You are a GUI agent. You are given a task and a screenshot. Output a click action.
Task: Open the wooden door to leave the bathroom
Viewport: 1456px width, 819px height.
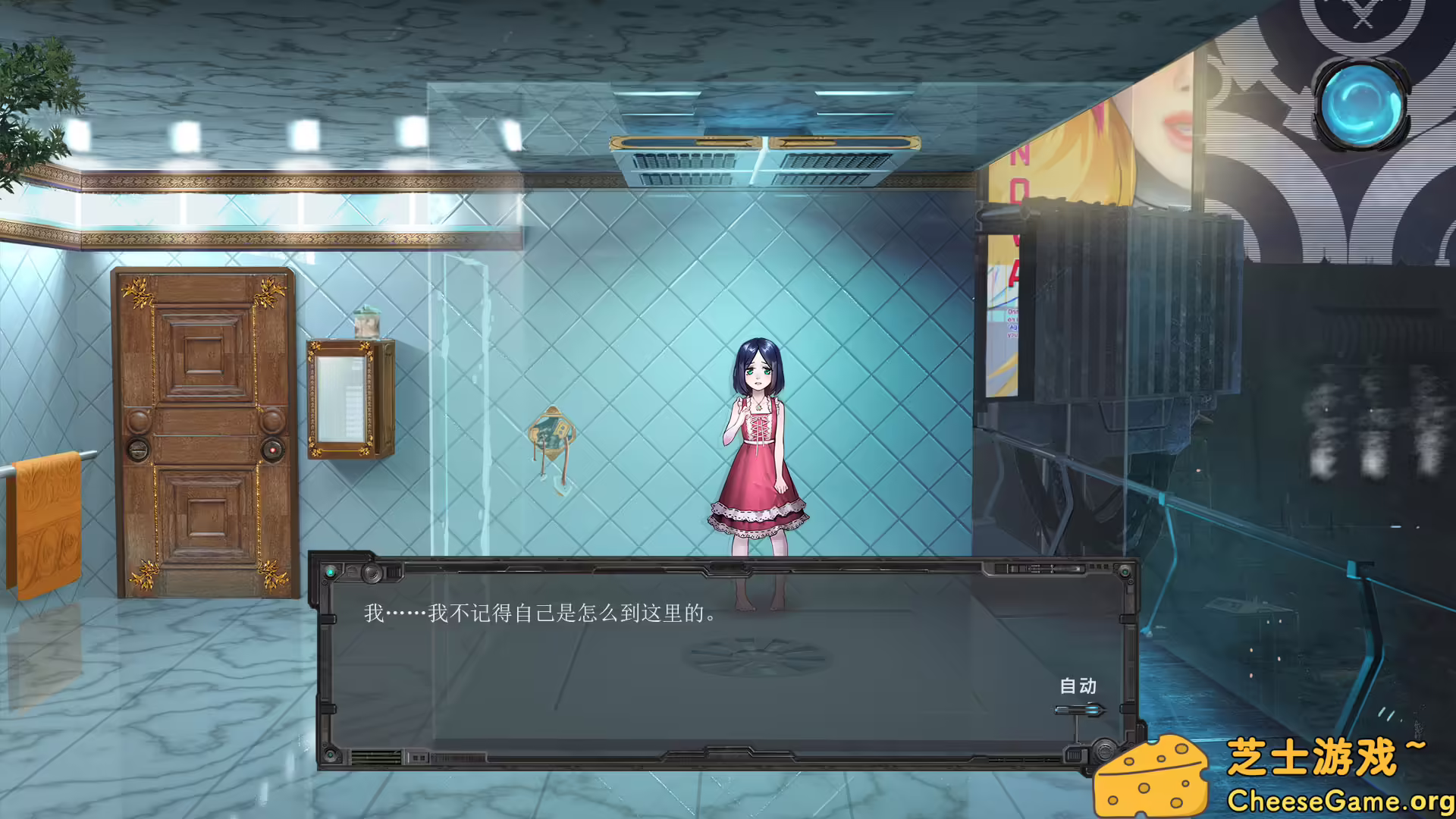(205, 432)
